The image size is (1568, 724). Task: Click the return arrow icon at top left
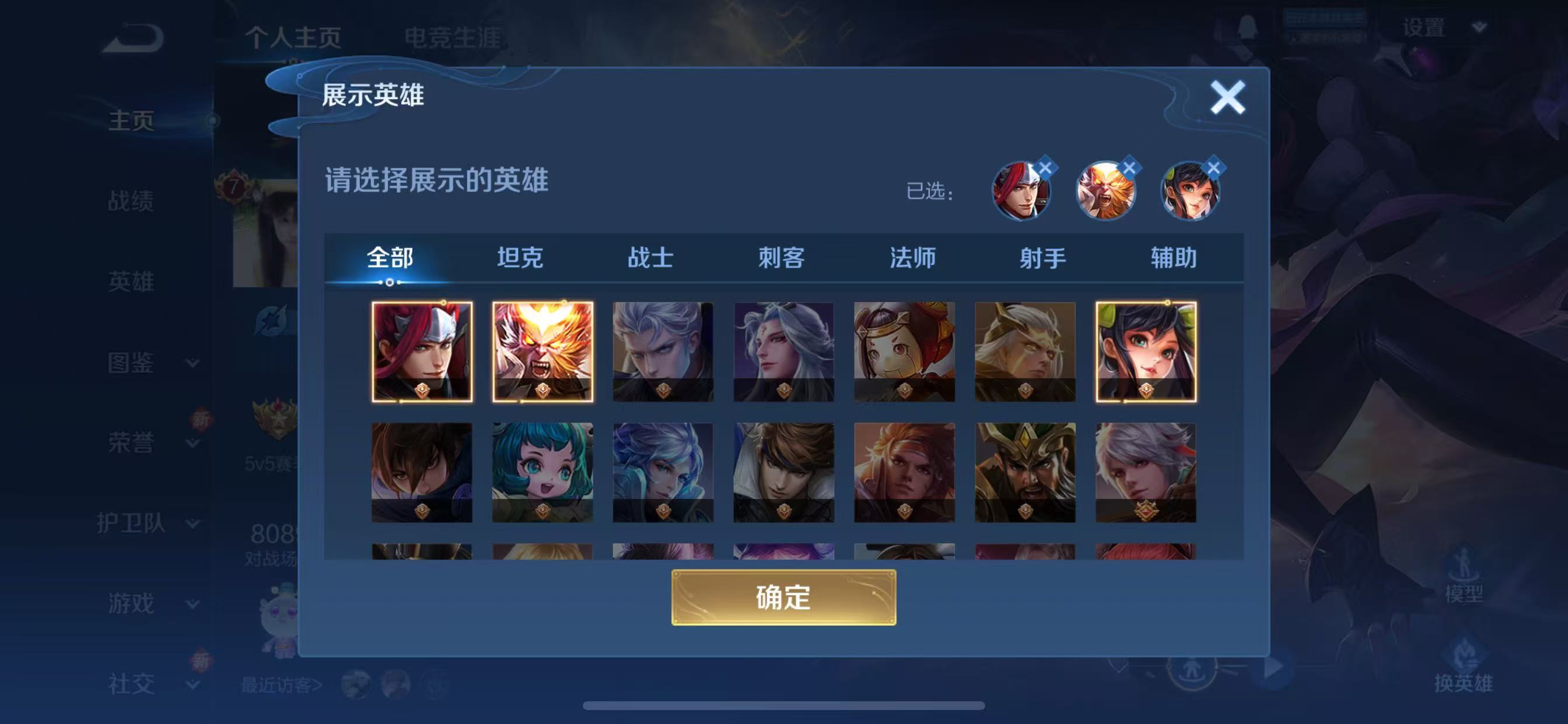135,37
